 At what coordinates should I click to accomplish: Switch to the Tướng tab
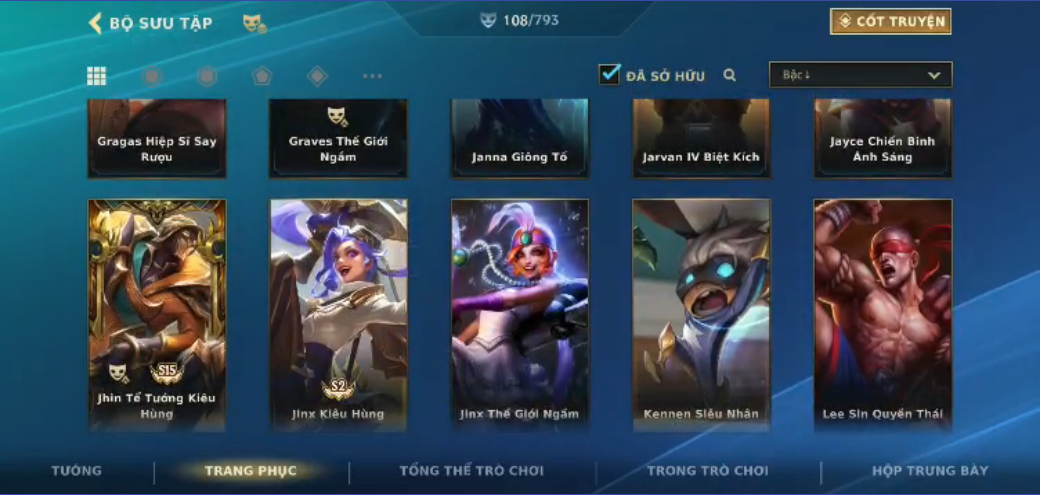click(x=77, y=470)
